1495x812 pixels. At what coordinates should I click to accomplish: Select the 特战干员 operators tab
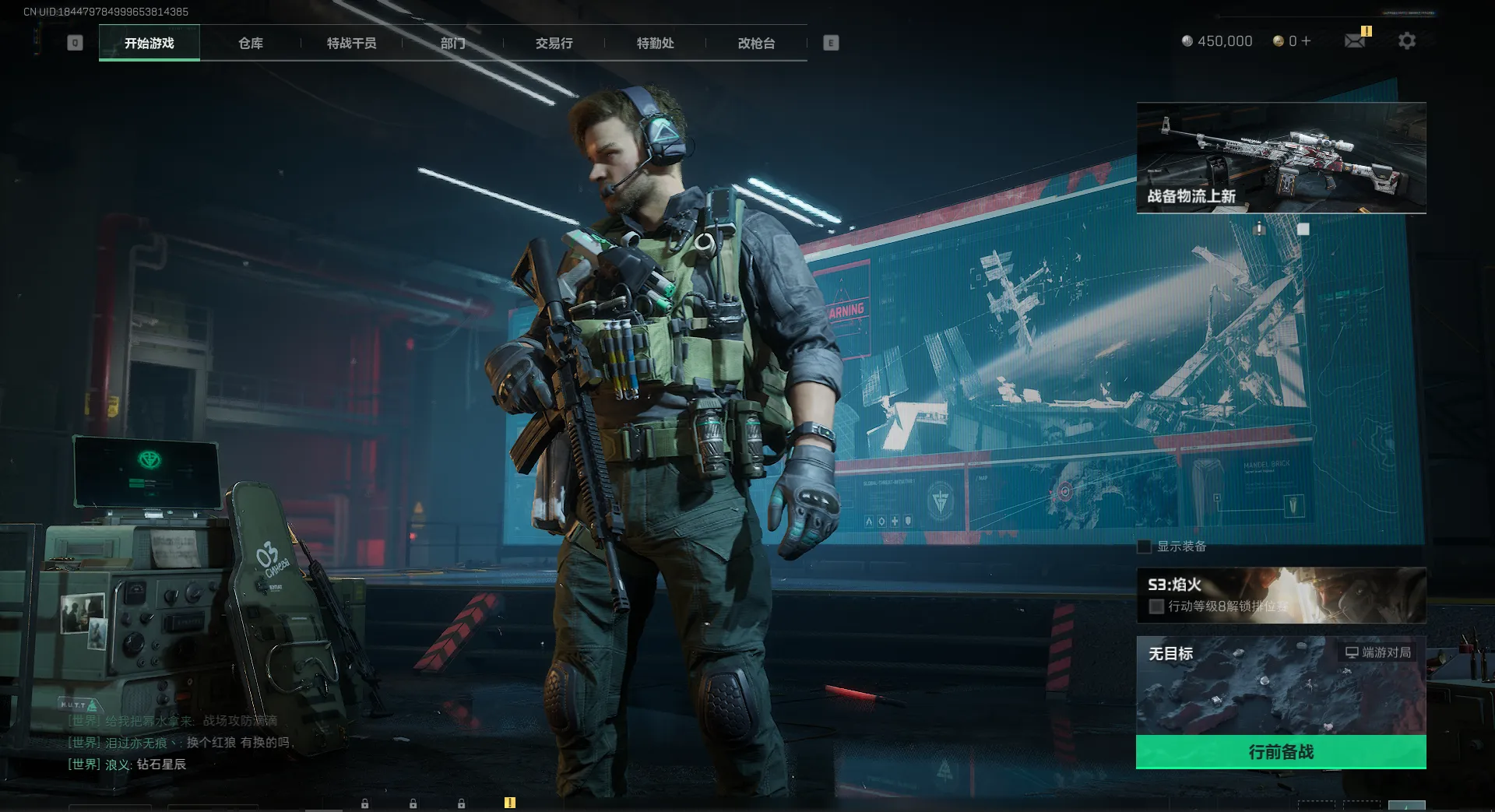(x=352, y=43)
